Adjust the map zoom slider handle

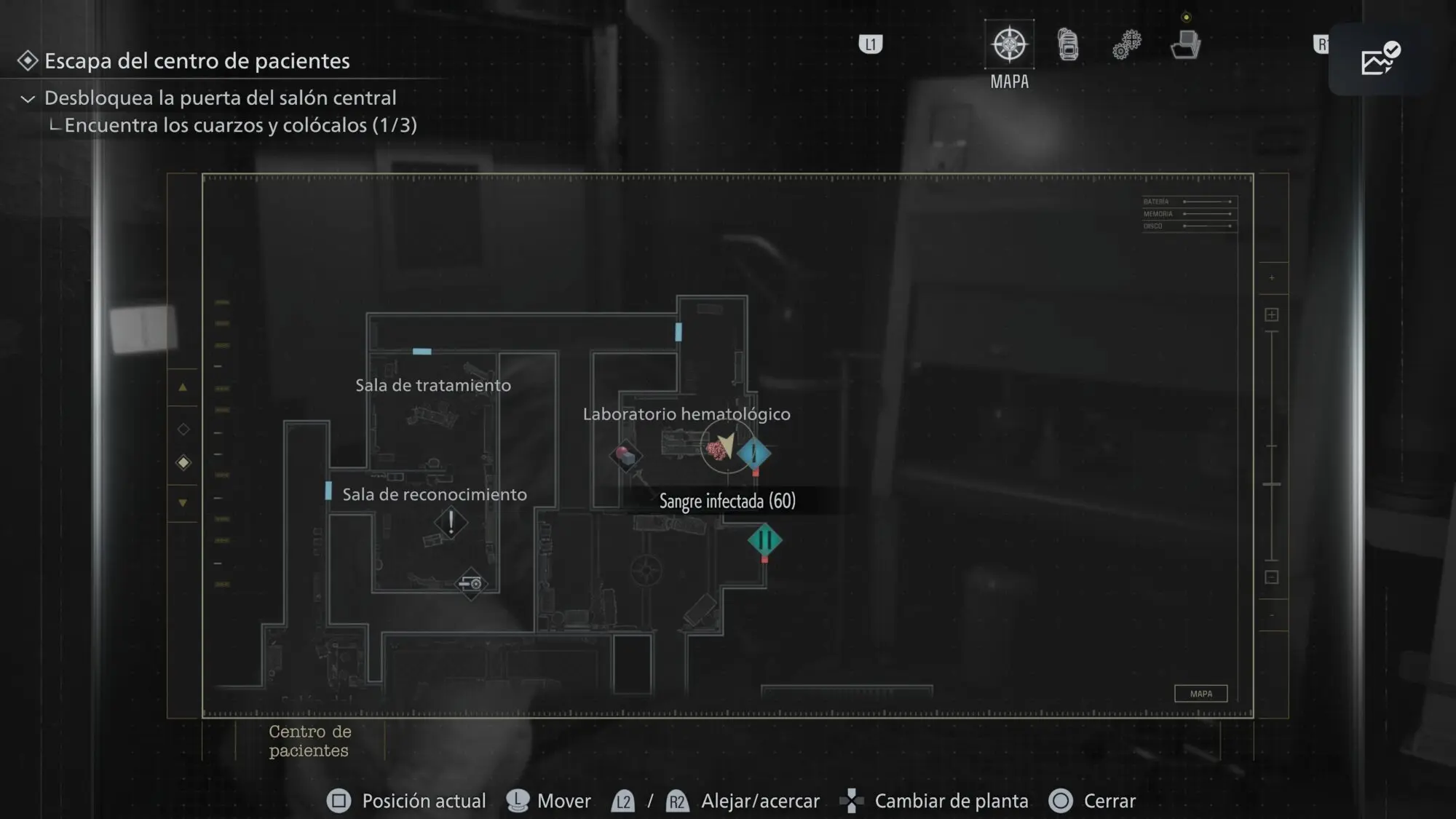tap(1272, 484)
